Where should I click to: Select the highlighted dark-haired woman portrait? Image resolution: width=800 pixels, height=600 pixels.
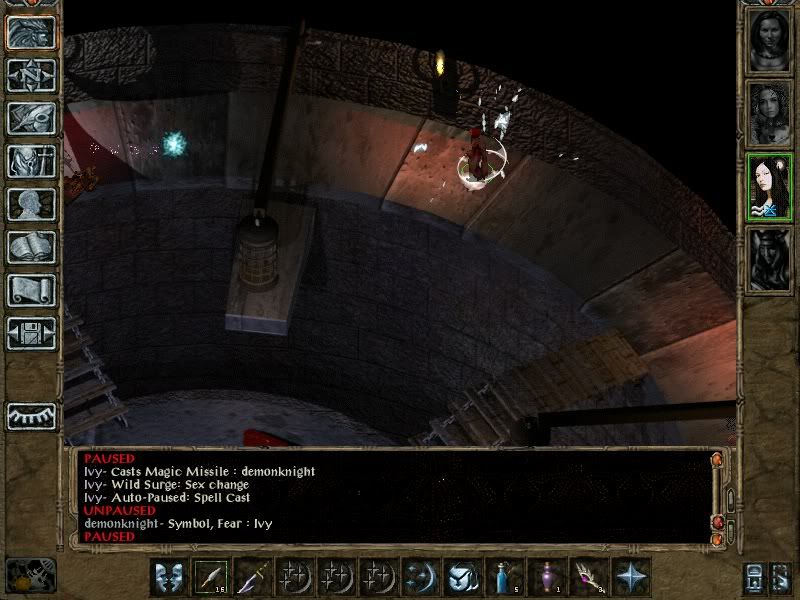(769, 187)
